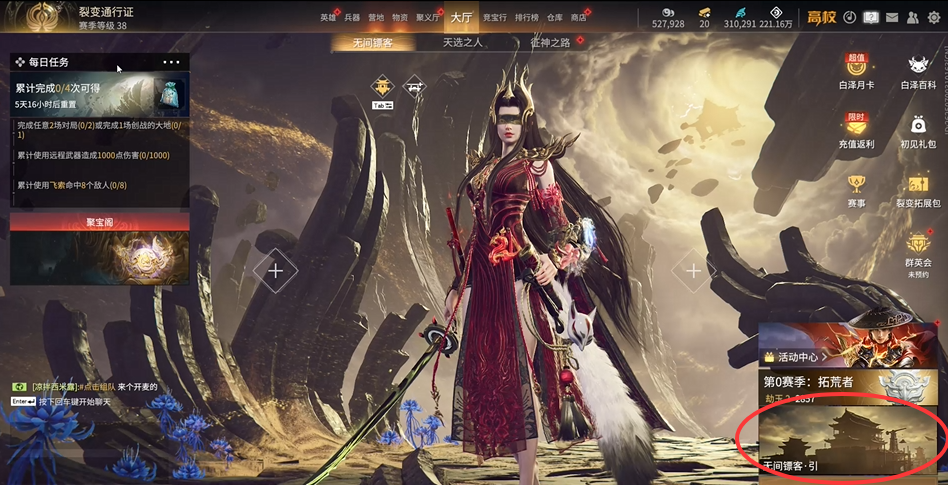Image resolution: width=948 pixels, height=485 pixels.
Task: Open the 排行榜 leaderboard
Action: (x=526, y=18)
